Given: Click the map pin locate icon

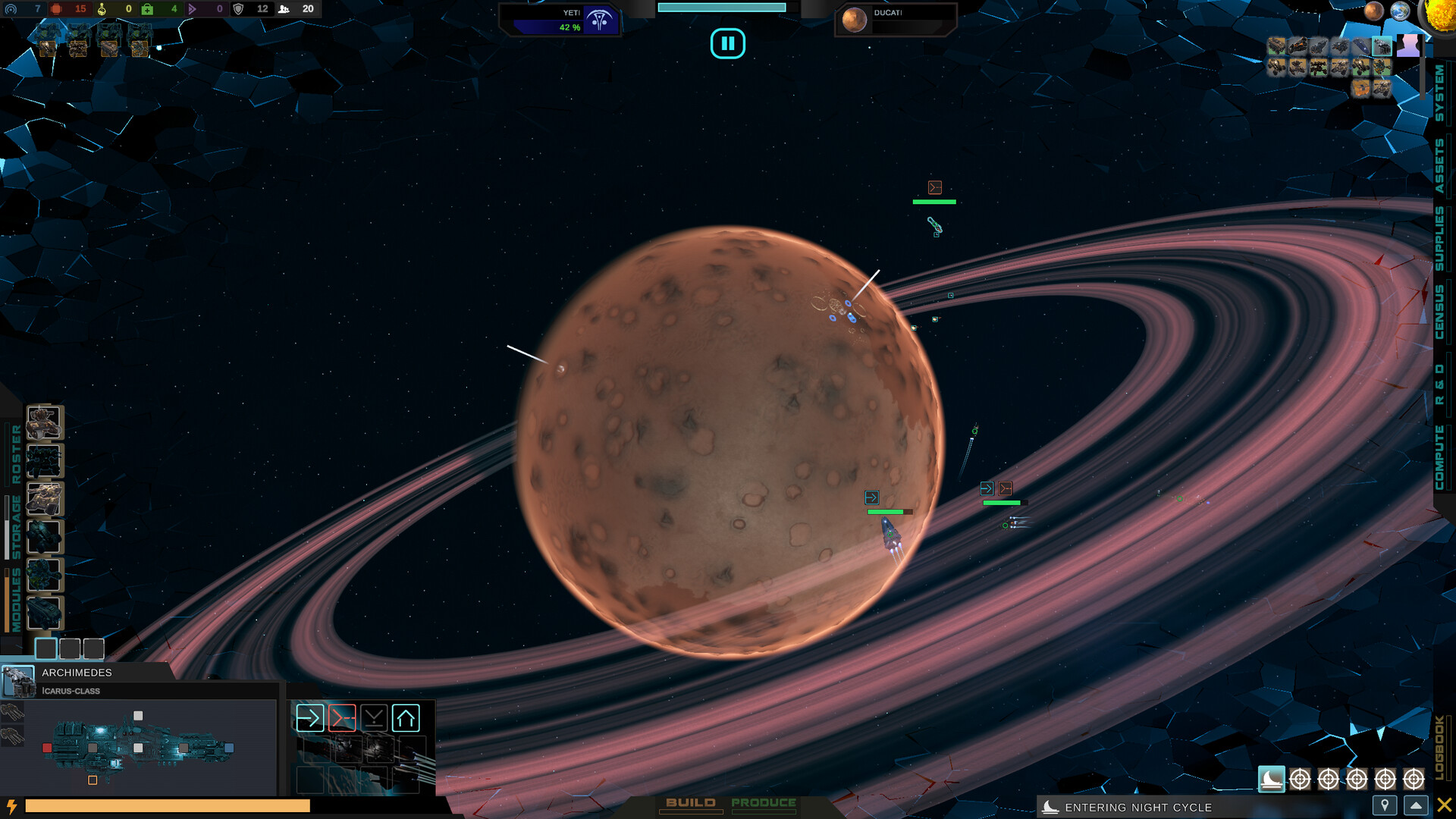Looking at the screenshot, I should [x=1385, y=807].
